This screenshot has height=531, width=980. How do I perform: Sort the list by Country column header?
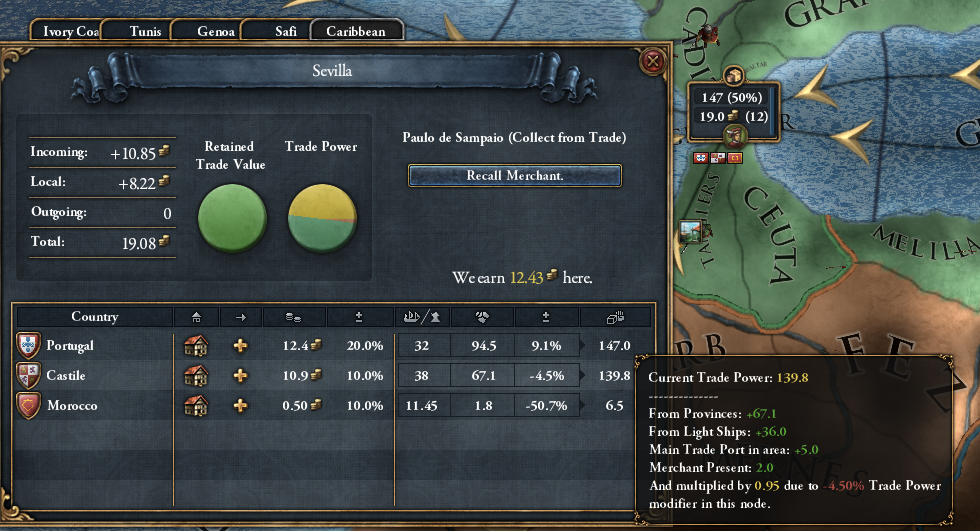(x=95, y=317)
